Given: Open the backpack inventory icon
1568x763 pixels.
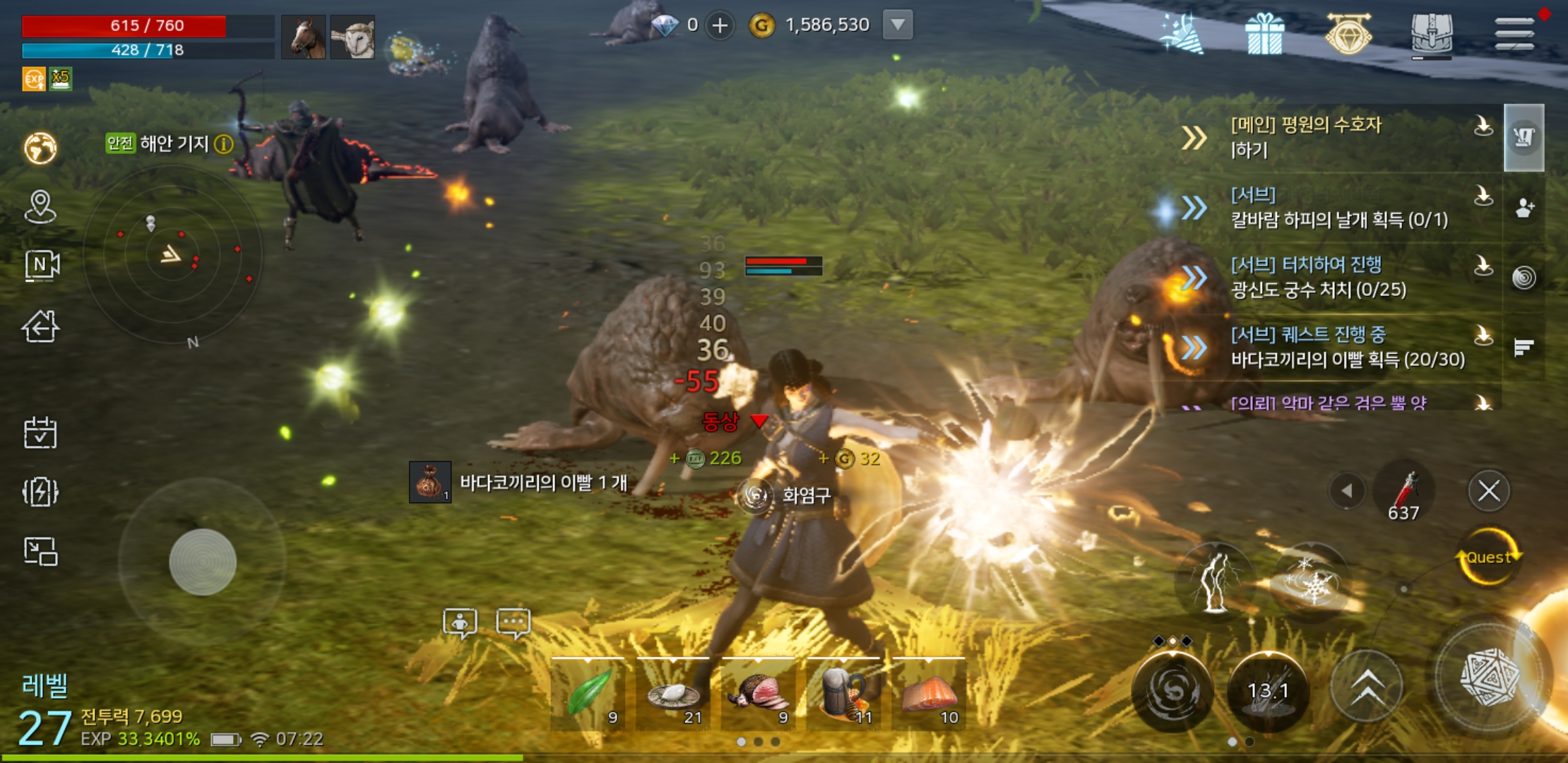Looking at the screenshot, I should (x=1431, y=34).
